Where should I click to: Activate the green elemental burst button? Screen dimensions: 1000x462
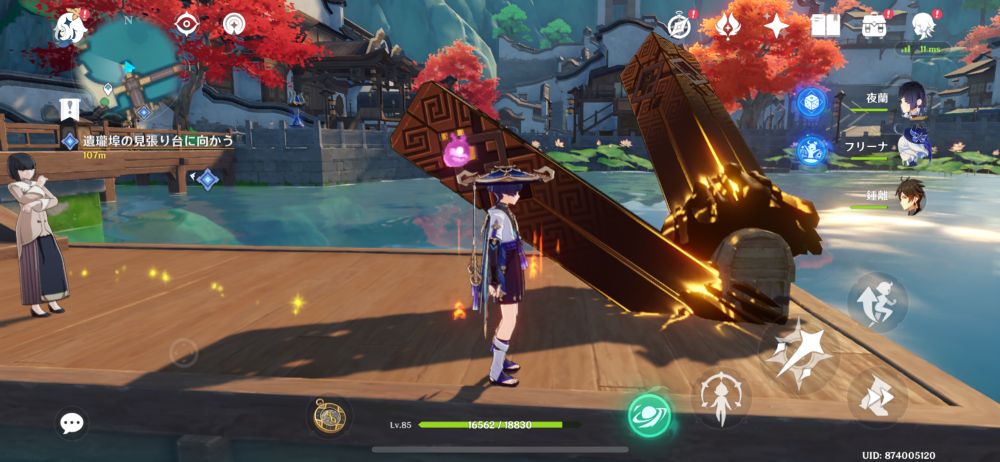tap(649, 414)
